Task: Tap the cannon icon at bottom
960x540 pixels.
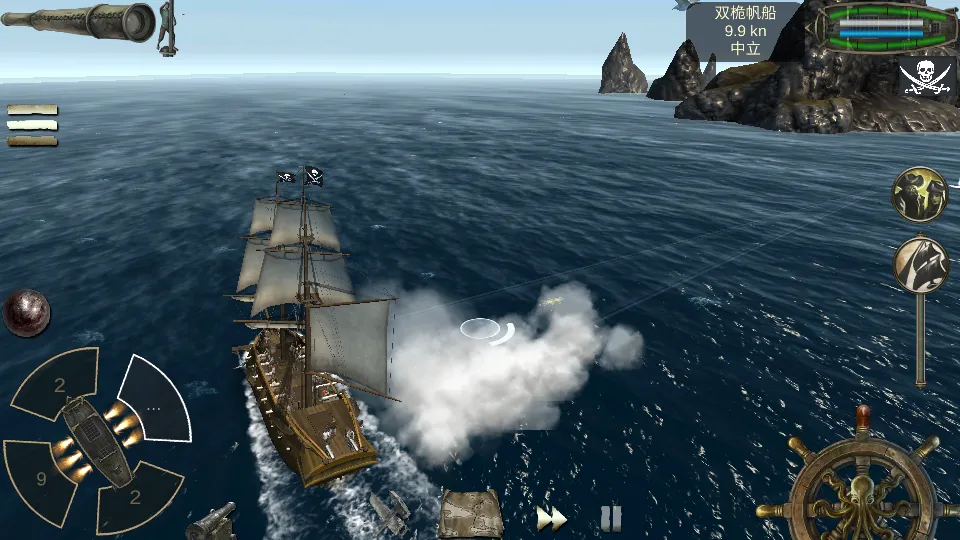Action: click(212, 521)
